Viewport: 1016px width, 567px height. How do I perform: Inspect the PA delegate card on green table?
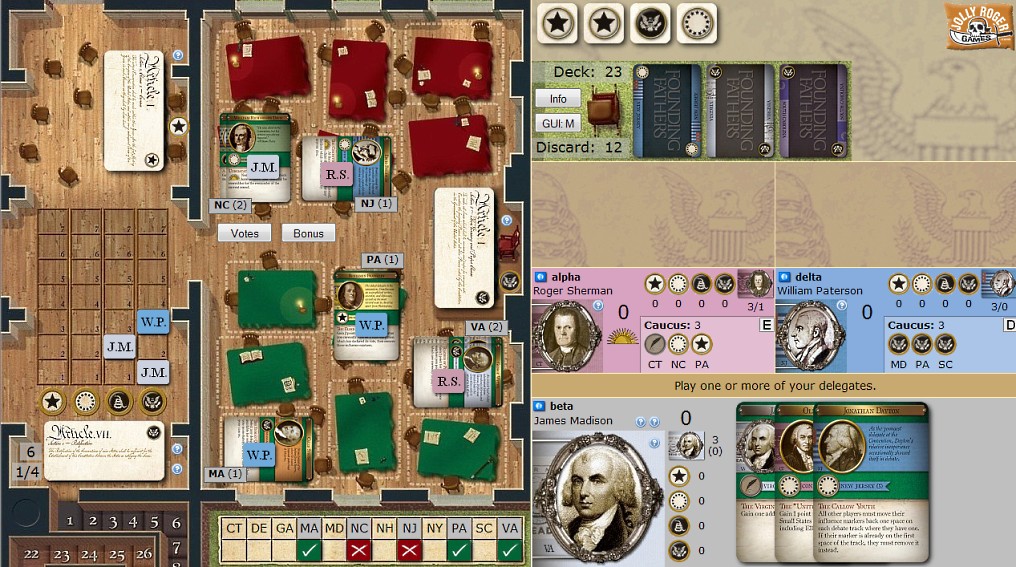[x=367, y=314]
